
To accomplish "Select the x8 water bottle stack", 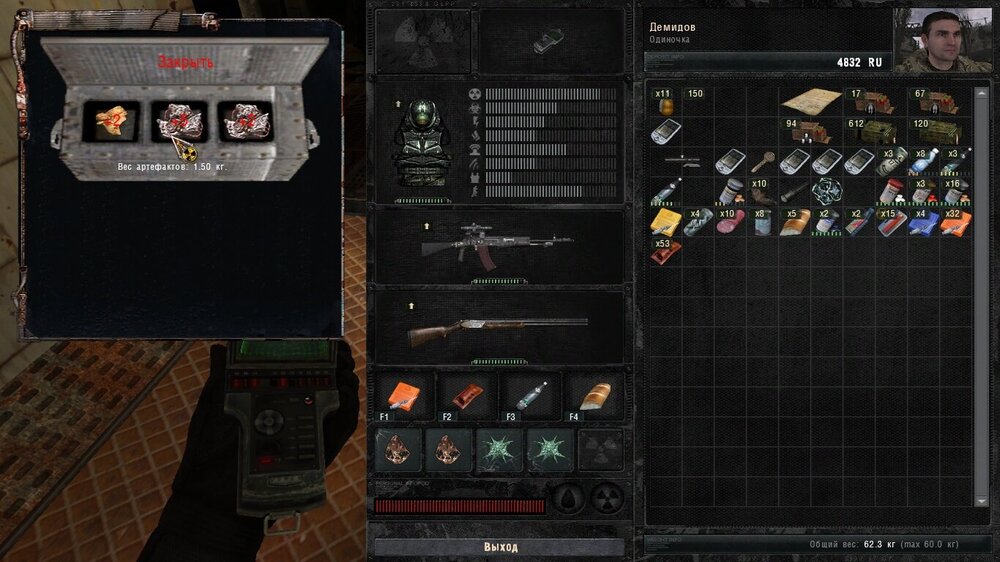I will (923, 161).
